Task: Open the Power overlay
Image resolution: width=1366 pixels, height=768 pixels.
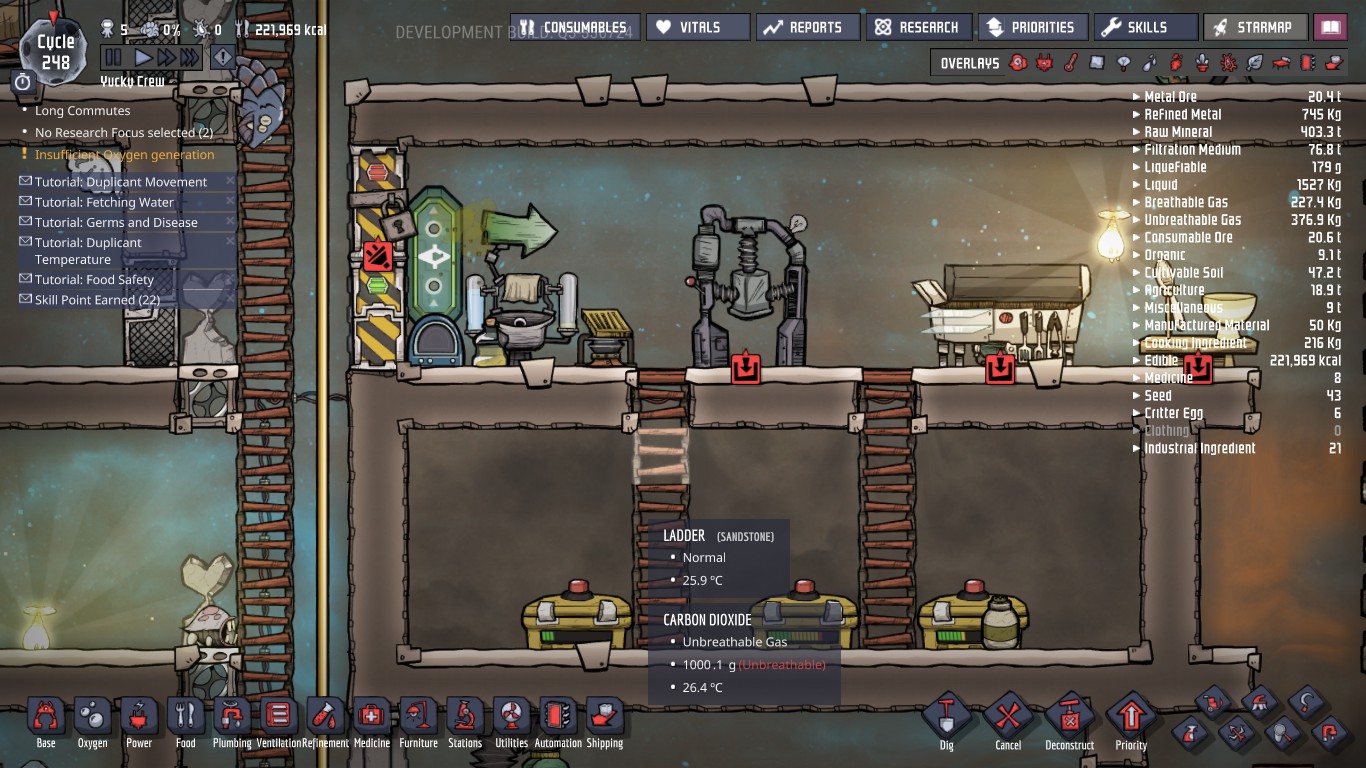Action: click(x=1043, y=62)
